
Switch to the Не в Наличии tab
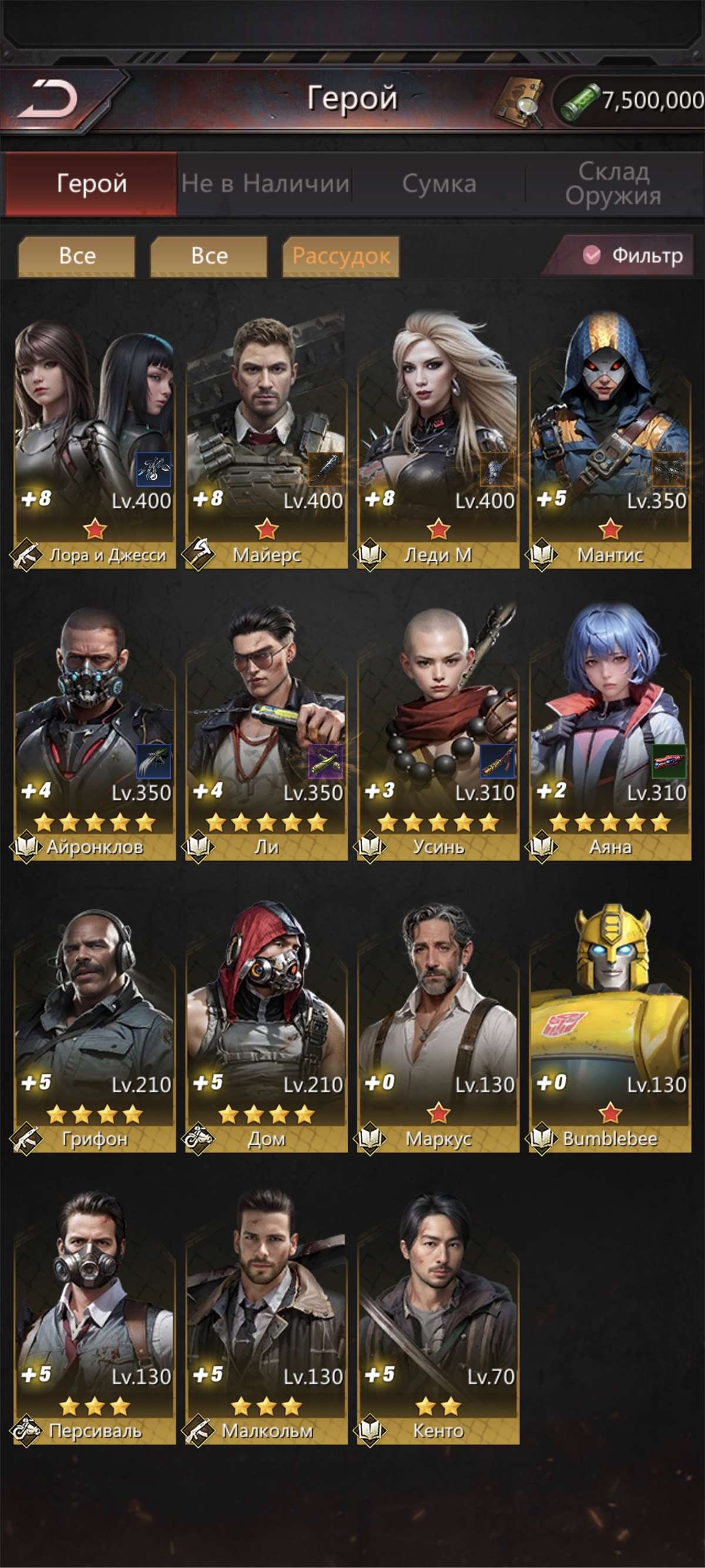coord(264,184)
